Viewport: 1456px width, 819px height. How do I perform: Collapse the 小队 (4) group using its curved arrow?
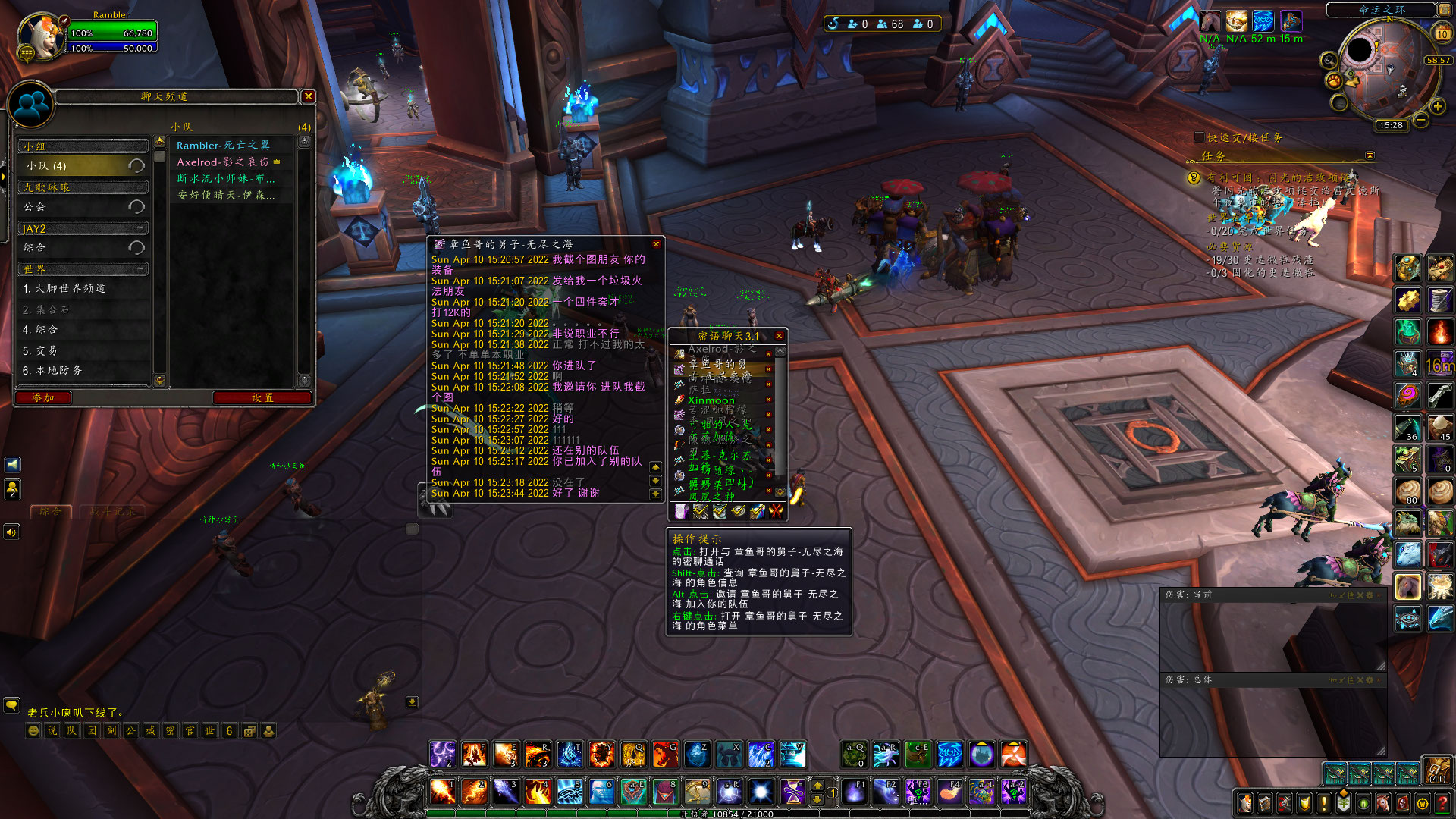click(137, 165)
